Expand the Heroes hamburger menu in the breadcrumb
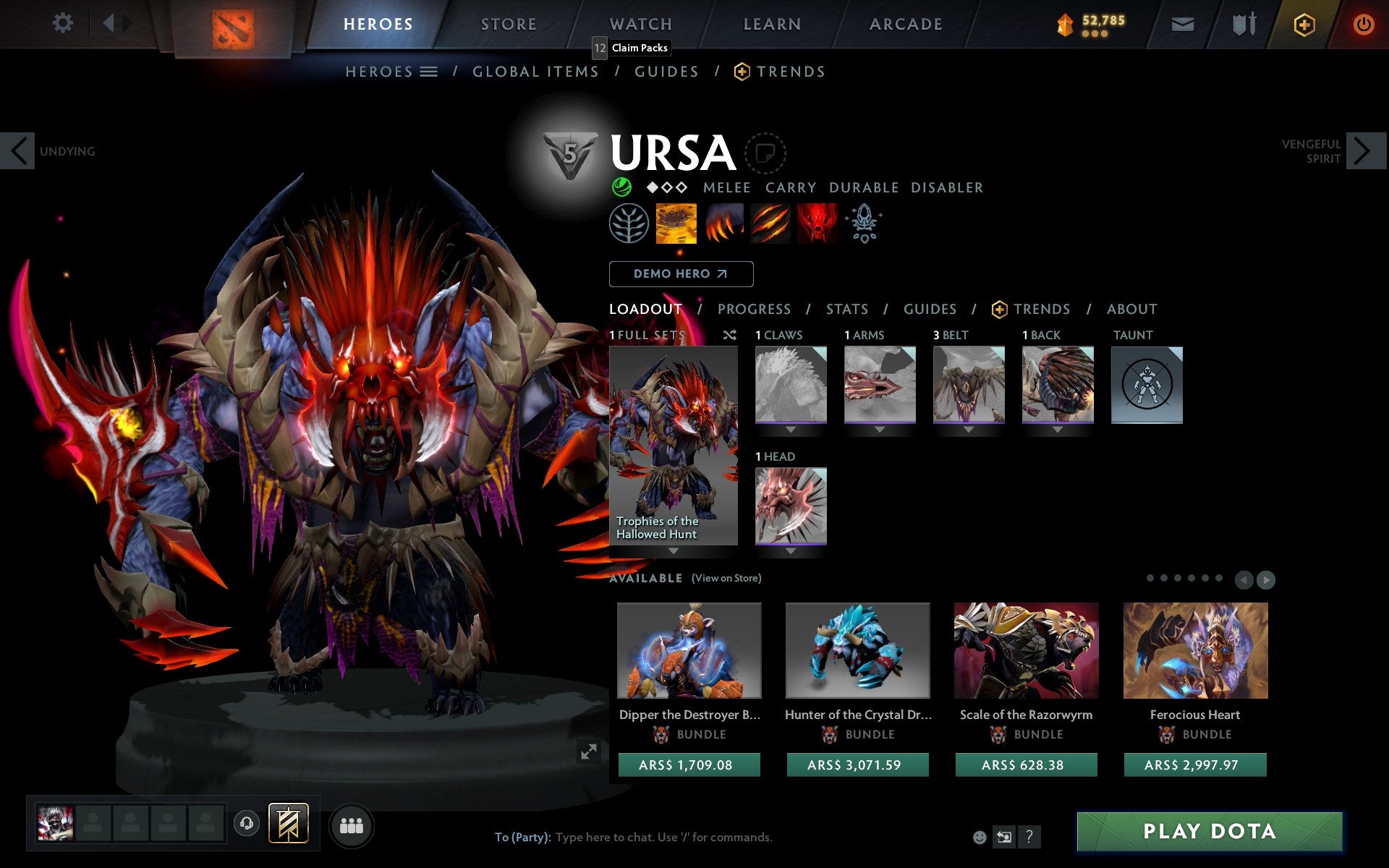The height and width of the screenshot is (868, 1389). point(428,72)
